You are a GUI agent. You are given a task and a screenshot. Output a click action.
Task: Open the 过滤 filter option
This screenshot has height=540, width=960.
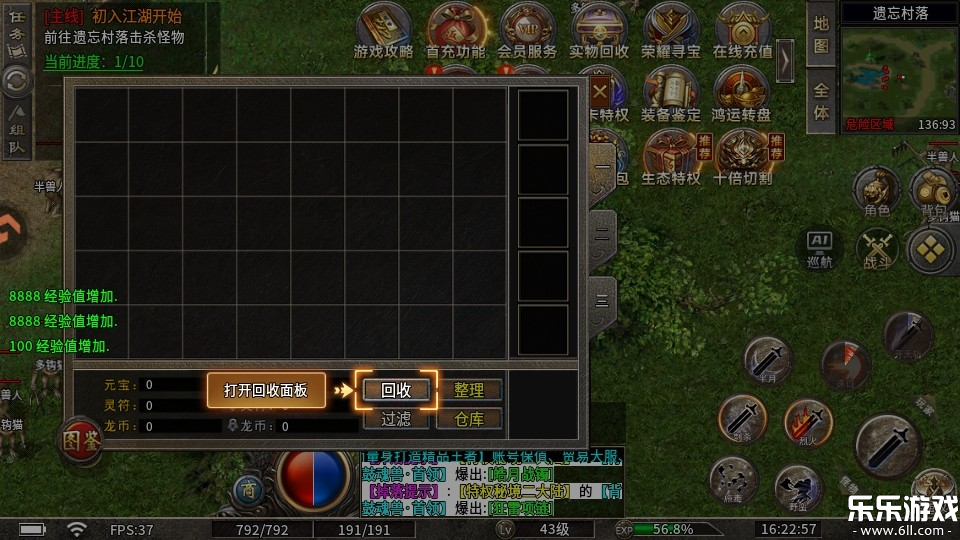(x=396, y=419)
